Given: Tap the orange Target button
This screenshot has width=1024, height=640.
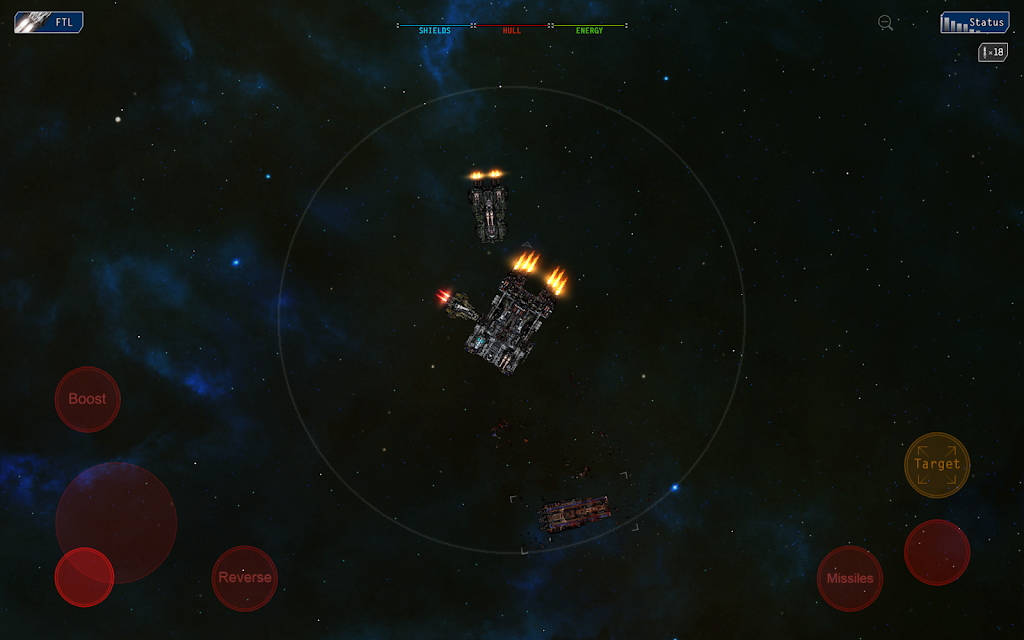Looking at the screenshot, I should pos(937,464).
